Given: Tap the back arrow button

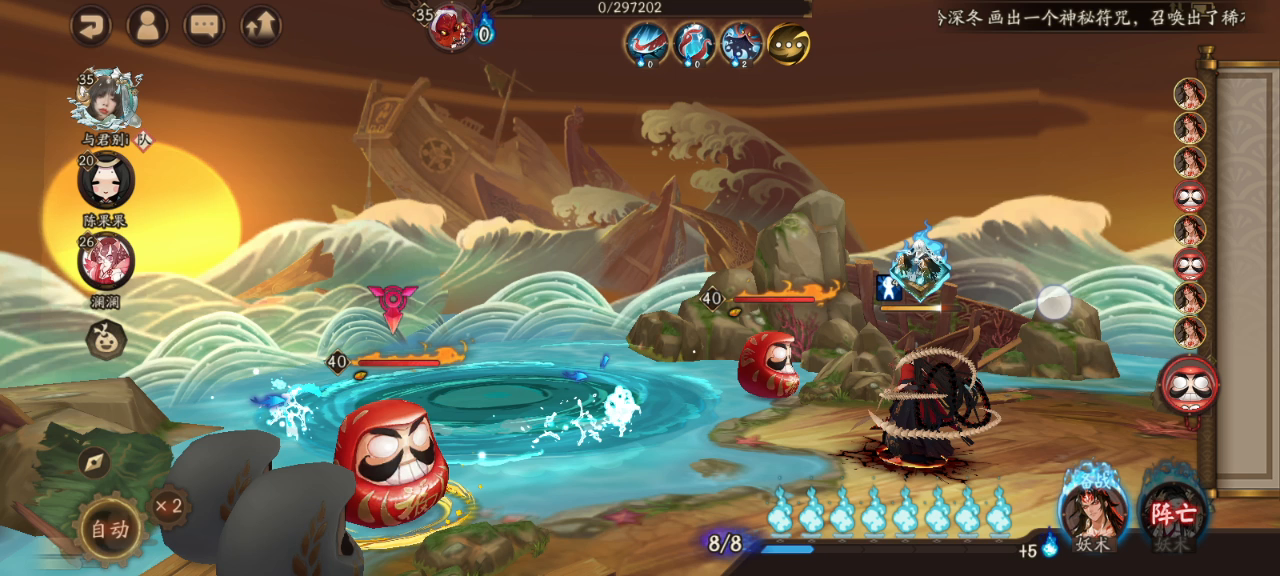Looking at the screenshot, I should 91,26.
